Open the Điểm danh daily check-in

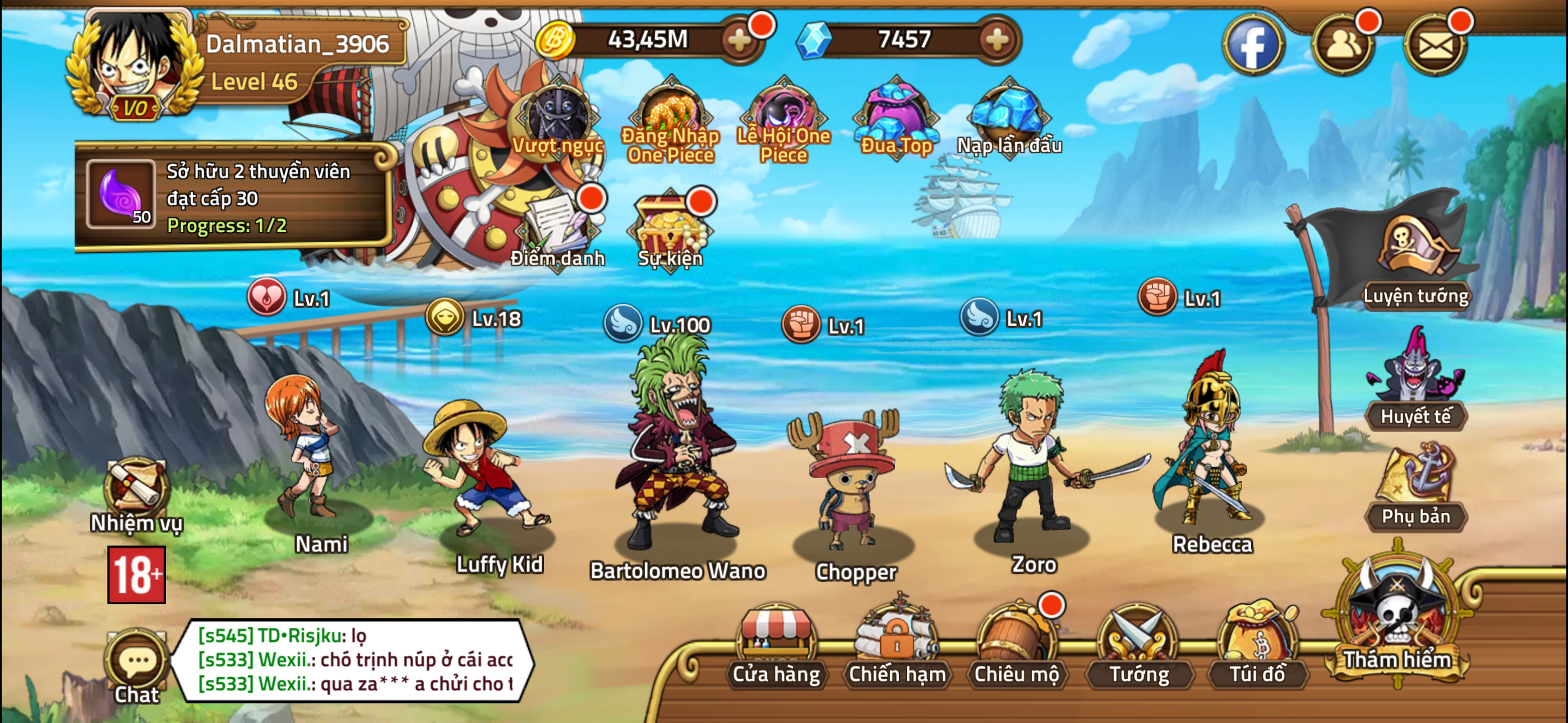557,231
